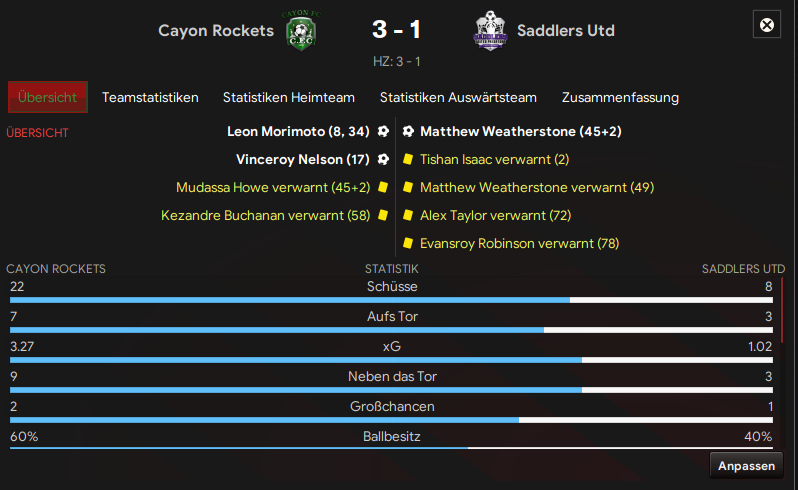Open the Saddlers Utd team name
This screenshot has width=798, height=490.
[566, 30]
